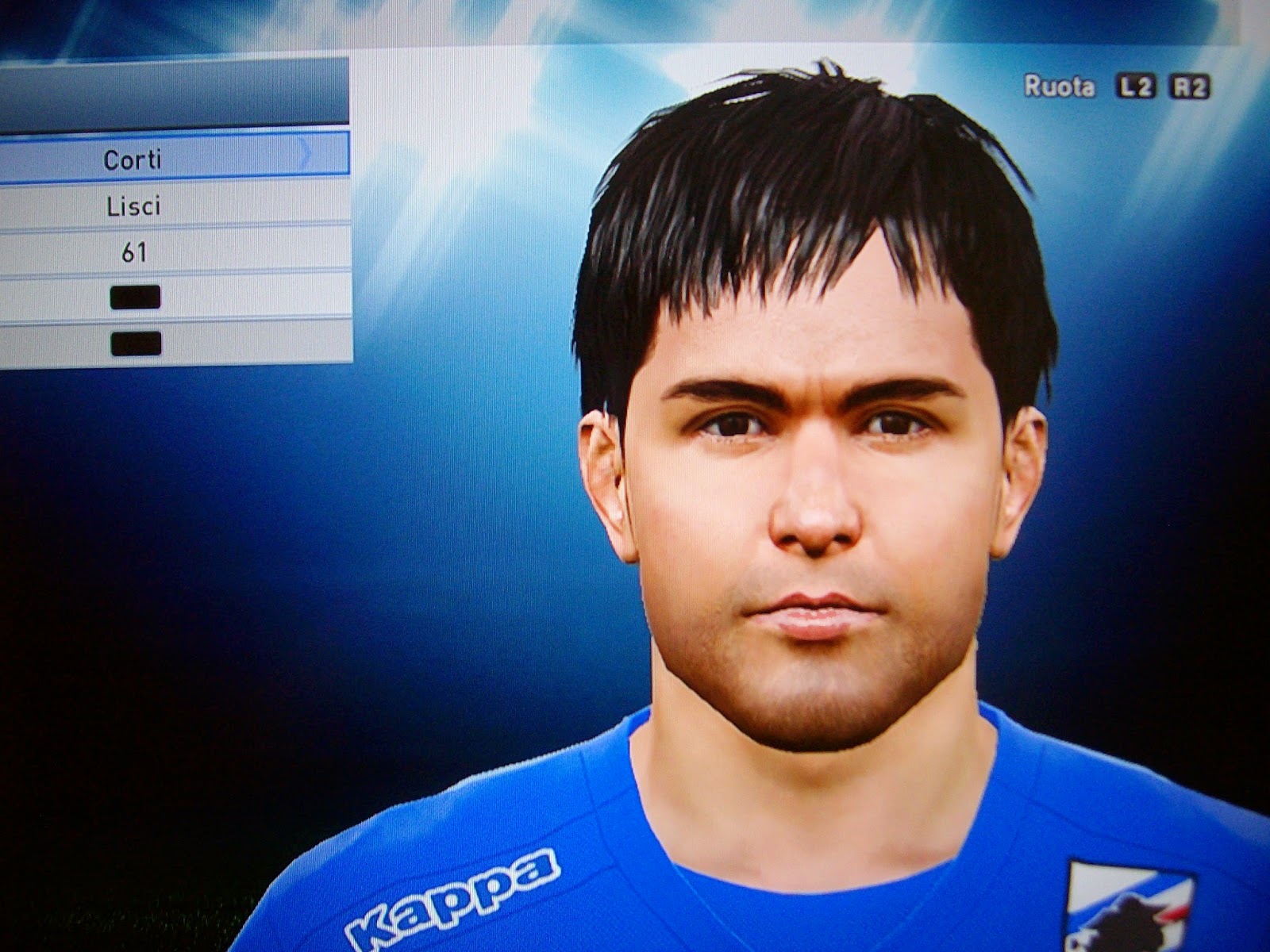The height and width of the screenshot is (952, 1270).
Task: Click the dark header bar above Corti
Action: (x=175, y=91)
